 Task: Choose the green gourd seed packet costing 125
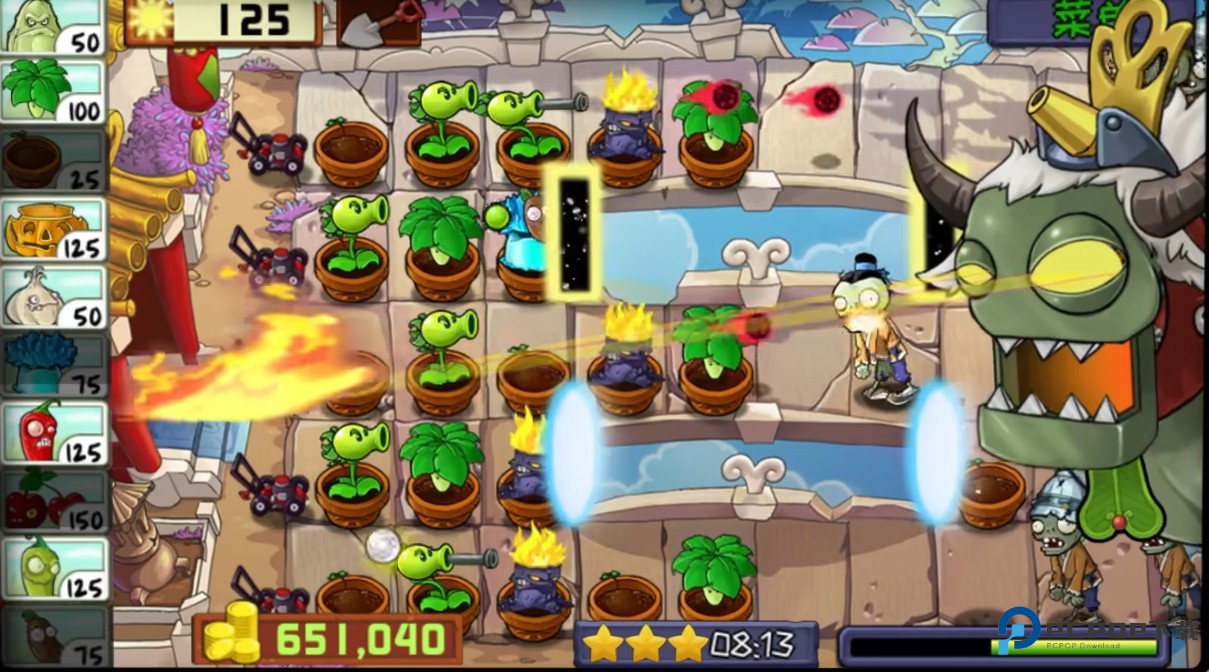coord(54,568)
